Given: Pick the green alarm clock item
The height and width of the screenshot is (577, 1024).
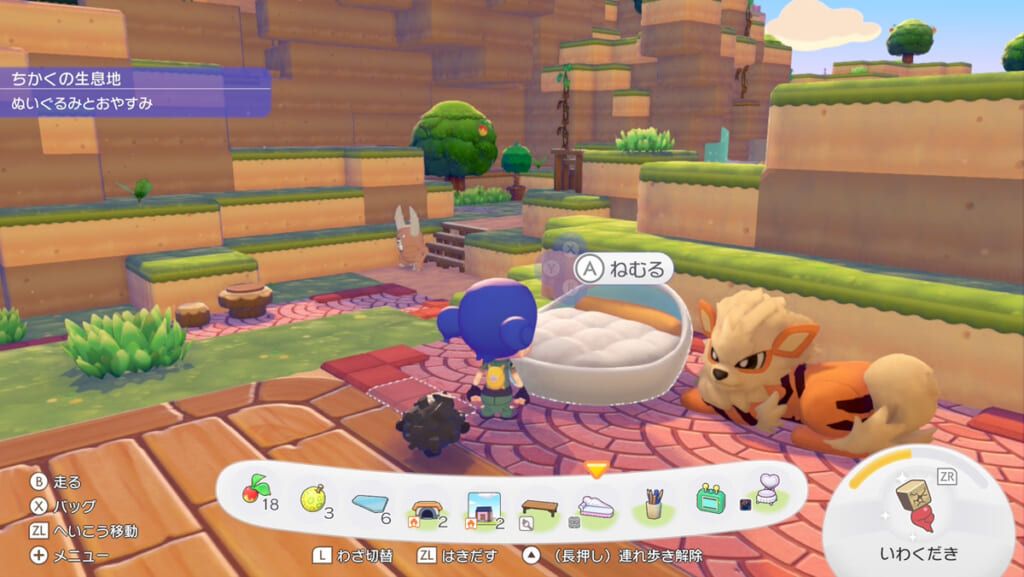Looking at the screenshot, I should (709, 499).
